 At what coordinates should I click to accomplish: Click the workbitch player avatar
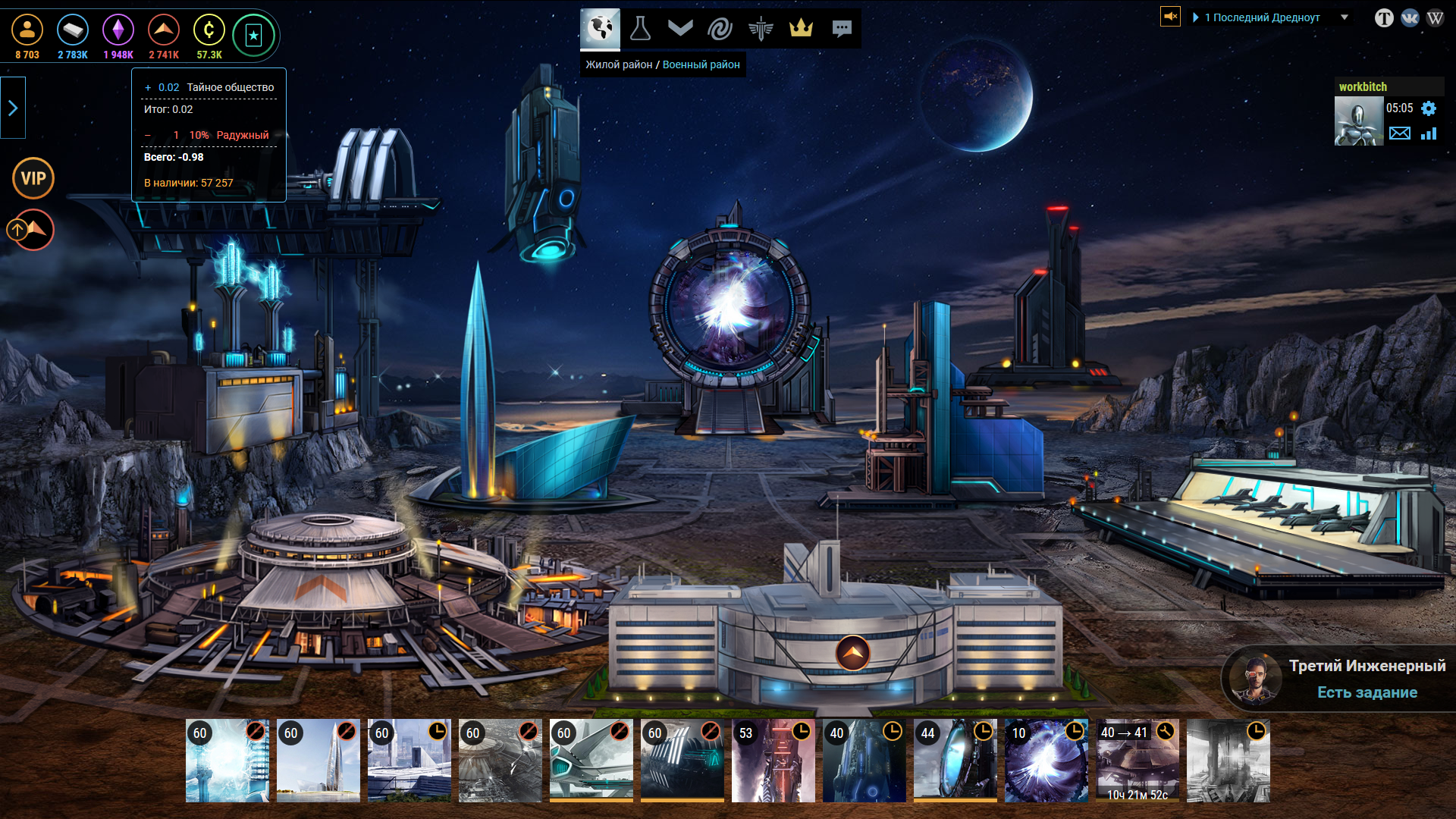tap(1358, 121)
